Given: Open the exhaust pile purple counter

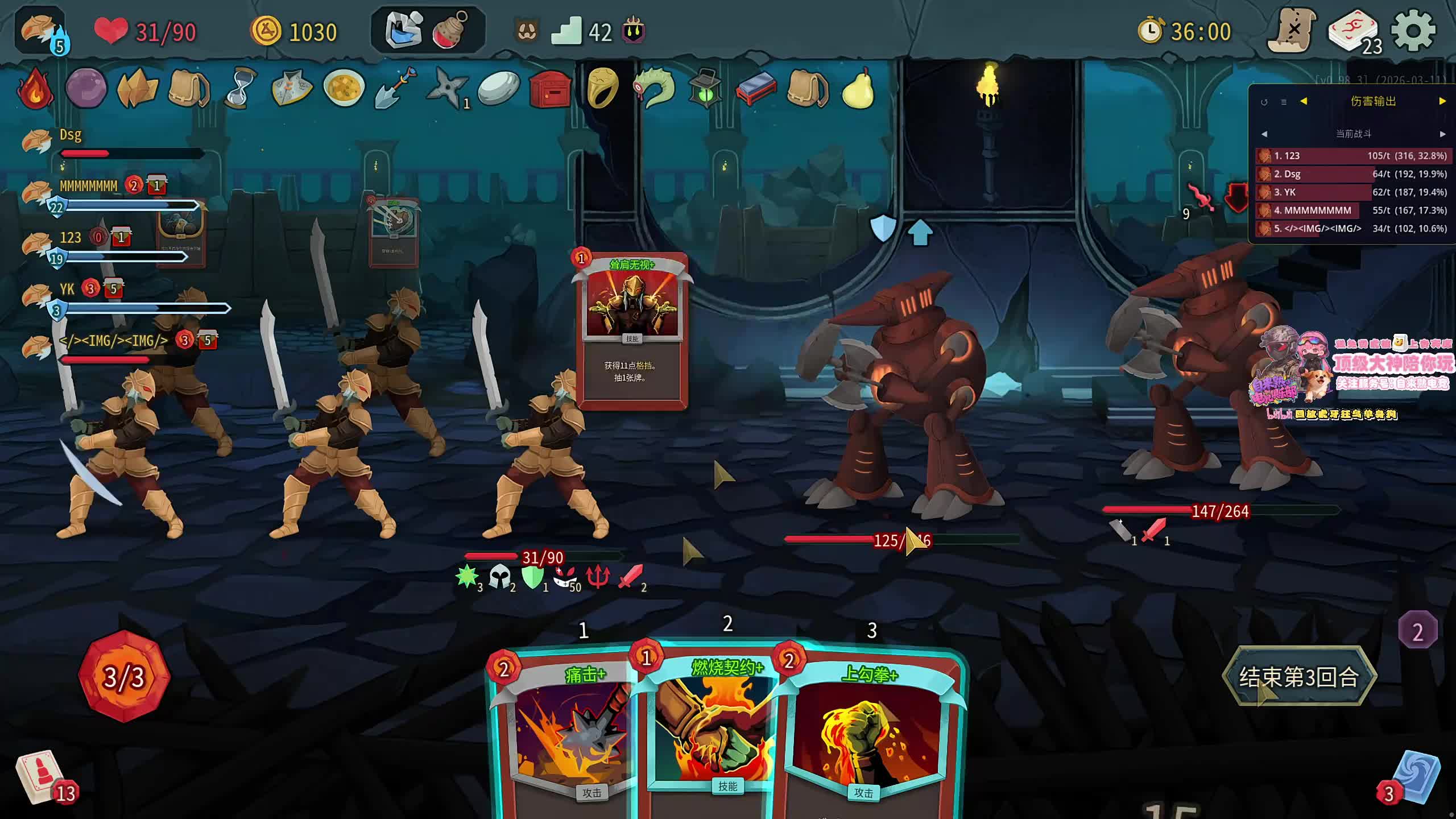Looking at the screenshot, I should [1417, 631].
